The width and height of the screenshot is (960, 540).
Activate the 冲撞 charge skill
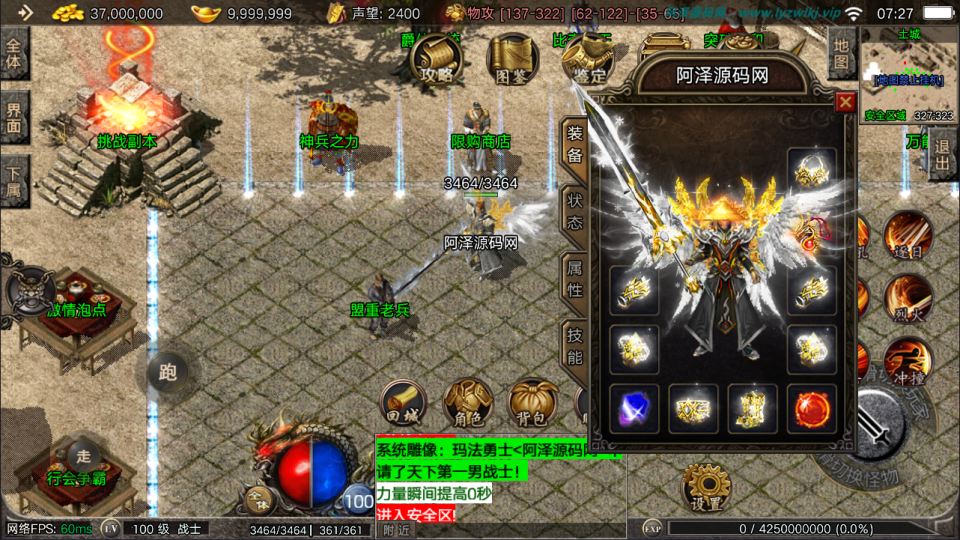click(x=908, y=362)
